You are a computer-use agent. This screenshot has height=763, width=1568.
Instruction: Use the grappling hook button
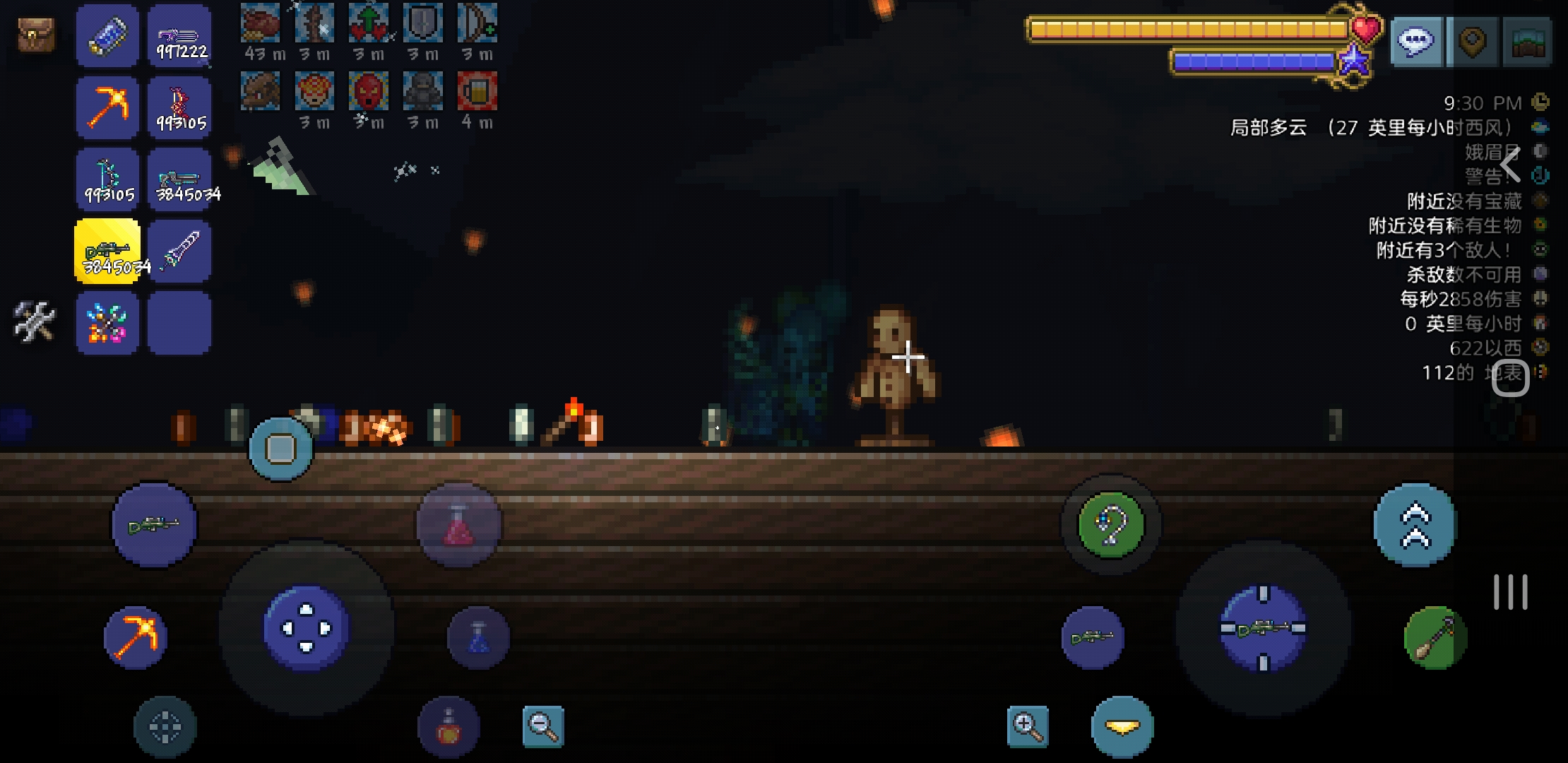(1110, 524)
